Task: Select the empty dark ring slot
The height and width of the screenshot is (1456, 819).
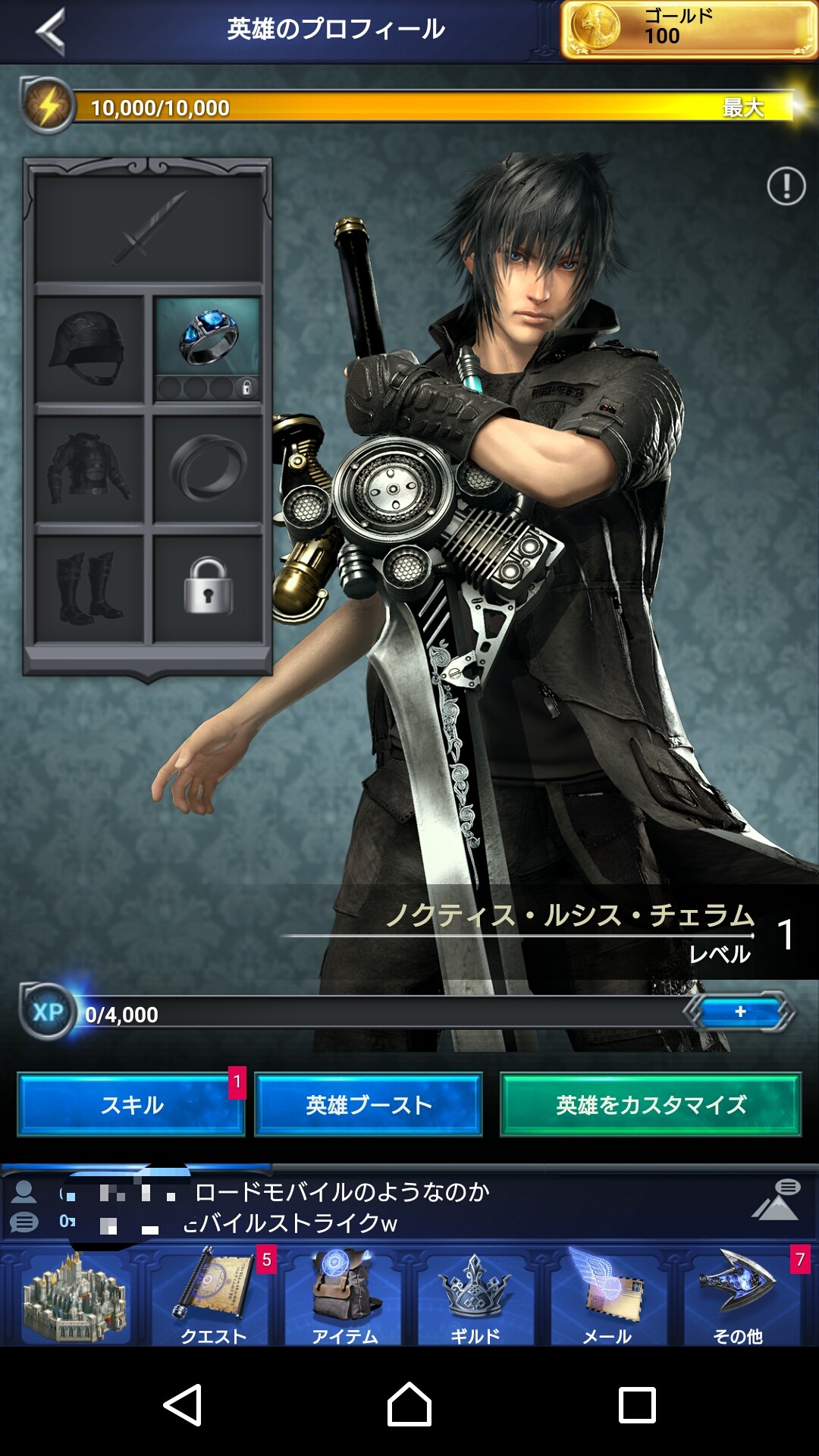Action: (x=208, y=469)
